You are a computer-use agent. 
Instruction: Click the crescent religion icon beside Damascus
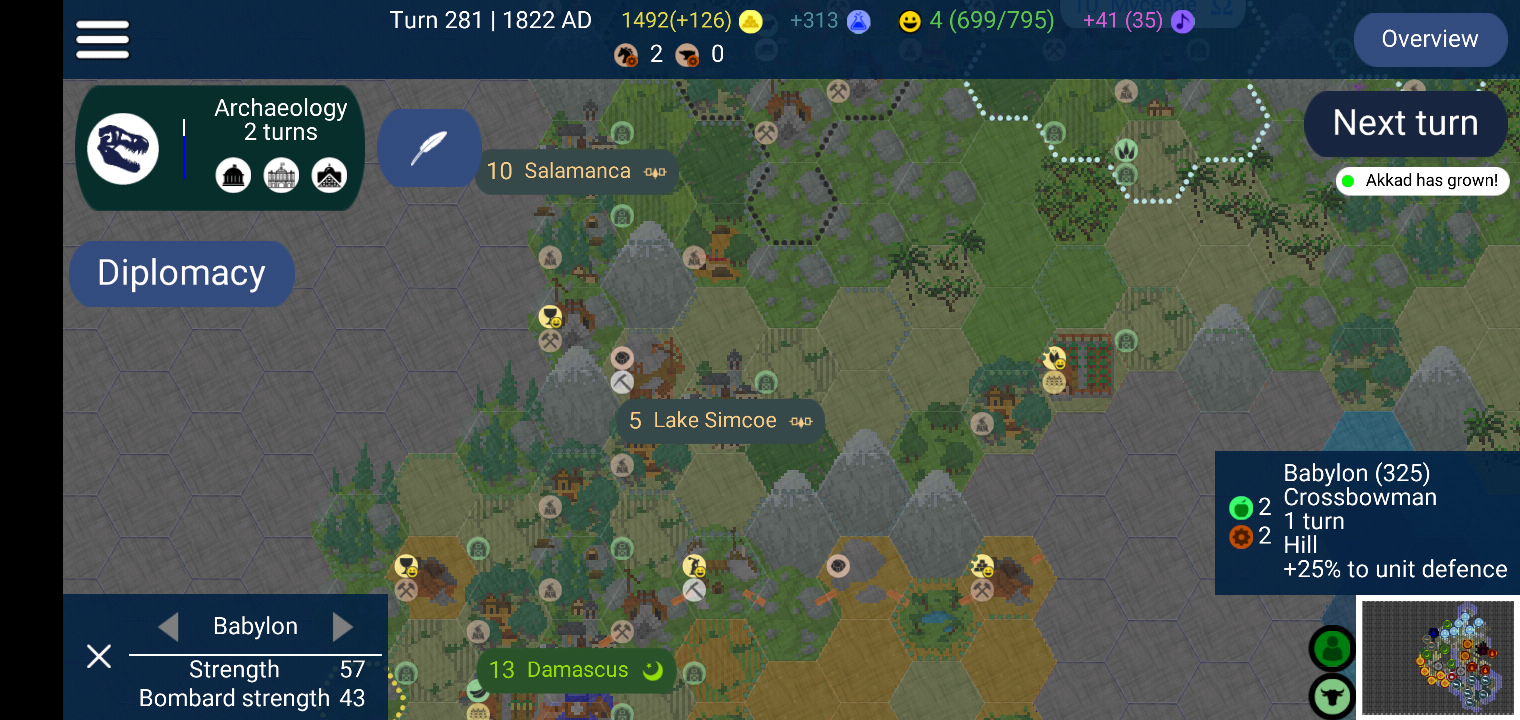(651, 671)
